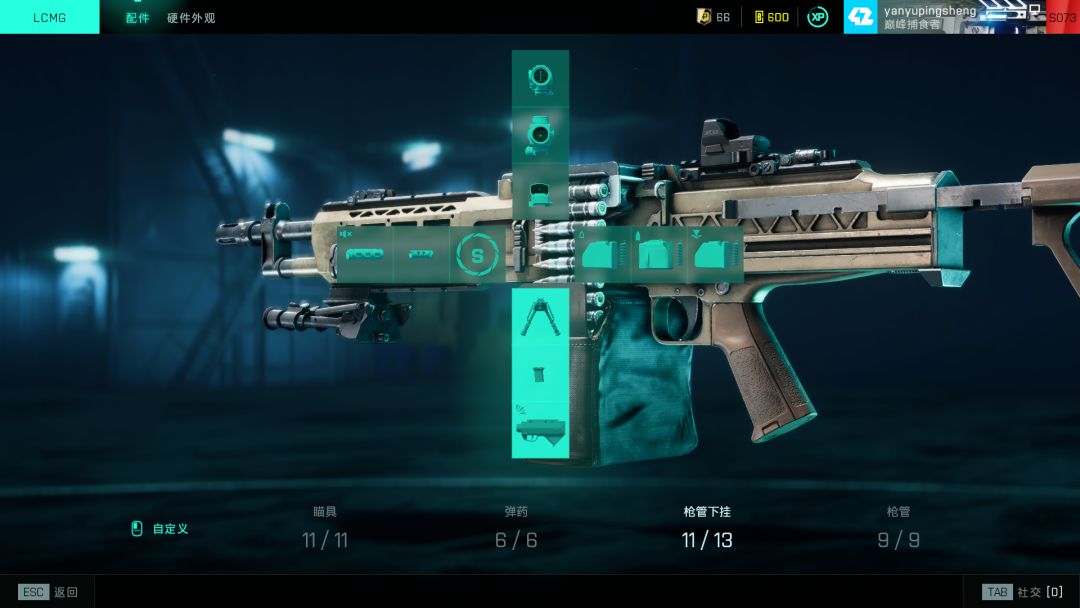This screenshot has height=608, width=1080.
Task: Open the 弹药 ammo category
Action: [x=516, y=528]
